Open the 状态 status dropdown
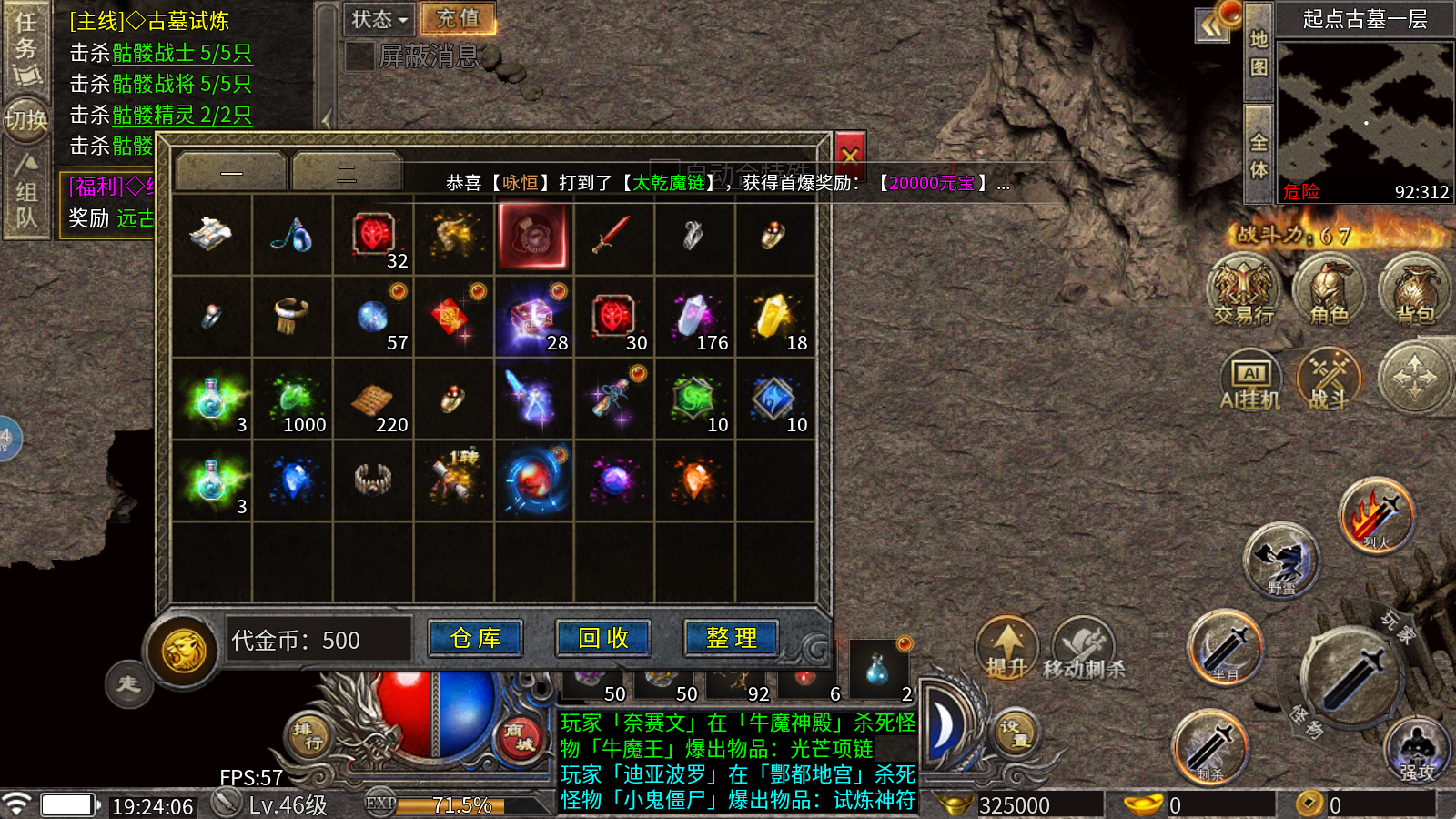 pyautogui.click(x=379, y=19)
